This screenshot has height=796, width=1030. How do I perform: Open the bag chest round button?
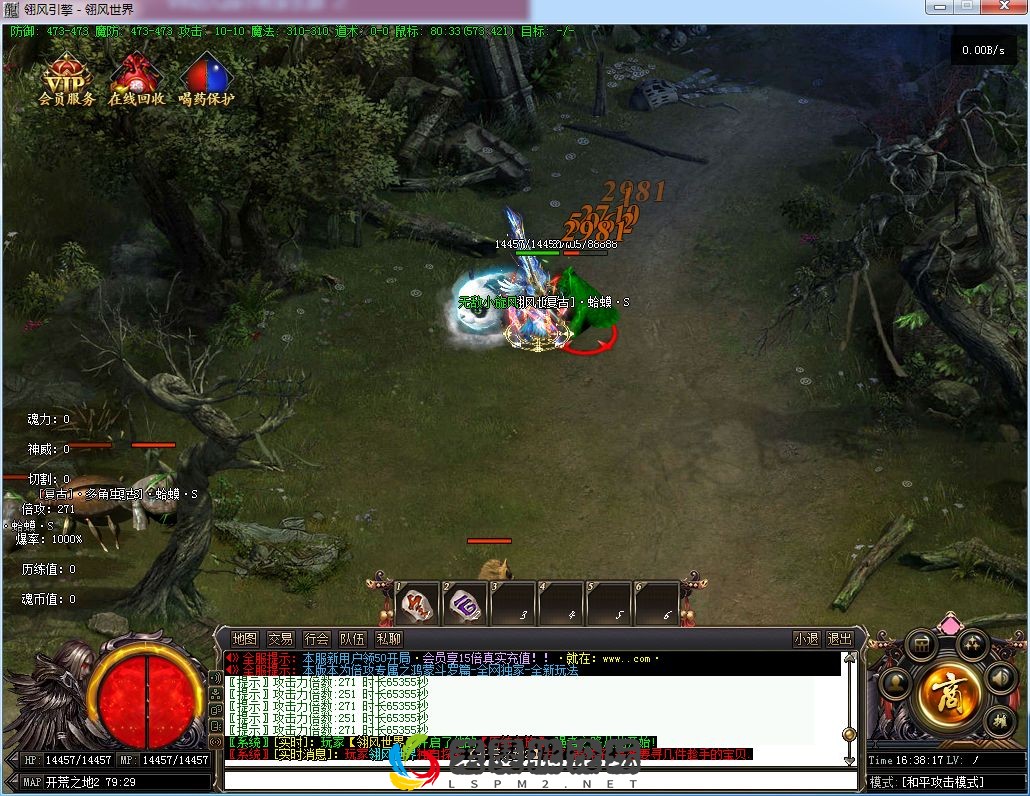coord(921,645)
